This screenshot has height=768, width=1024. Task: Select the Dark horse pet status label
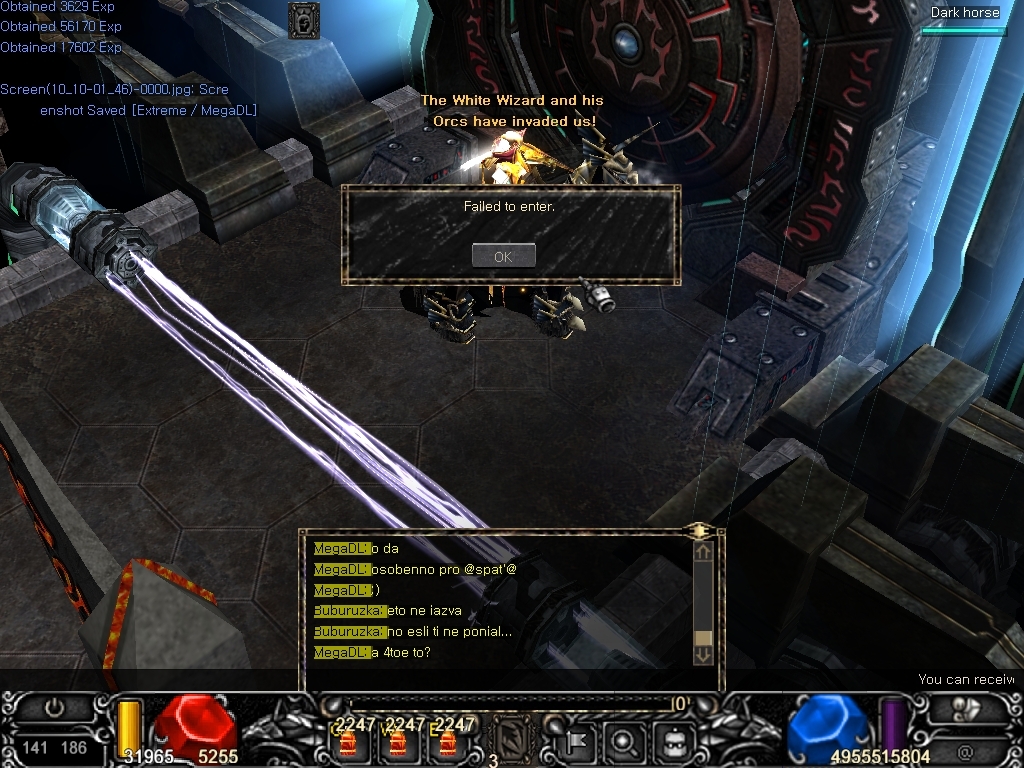pyautogui.click(x=965, y=13)
